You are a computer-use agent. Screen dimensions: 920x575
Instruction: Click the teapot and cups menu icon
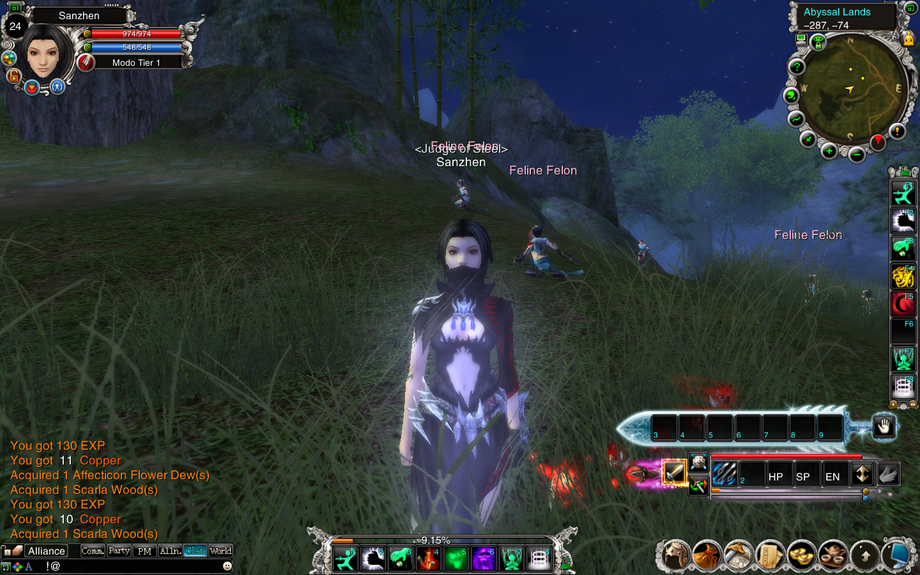pos(833,553)
